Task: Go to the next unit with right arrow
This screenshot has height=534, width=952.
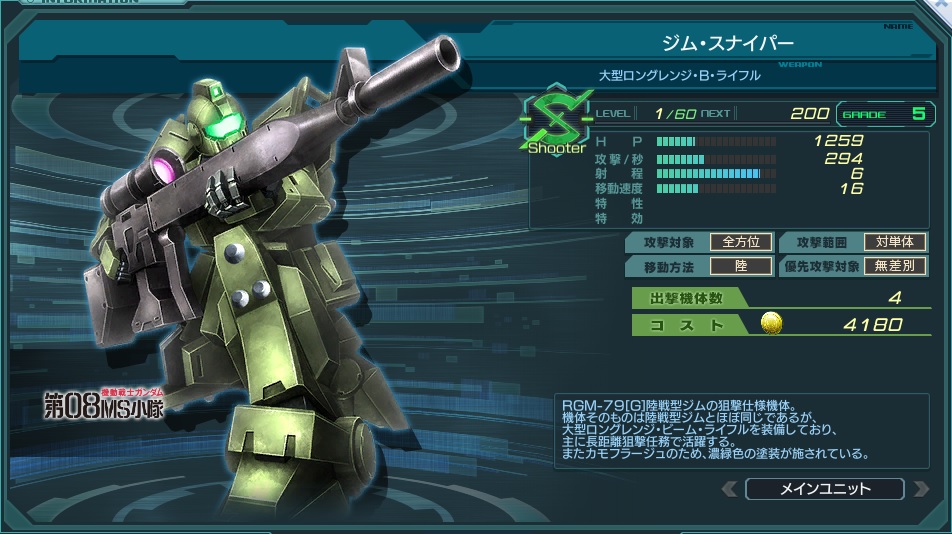Action: (x=921, y=489)
